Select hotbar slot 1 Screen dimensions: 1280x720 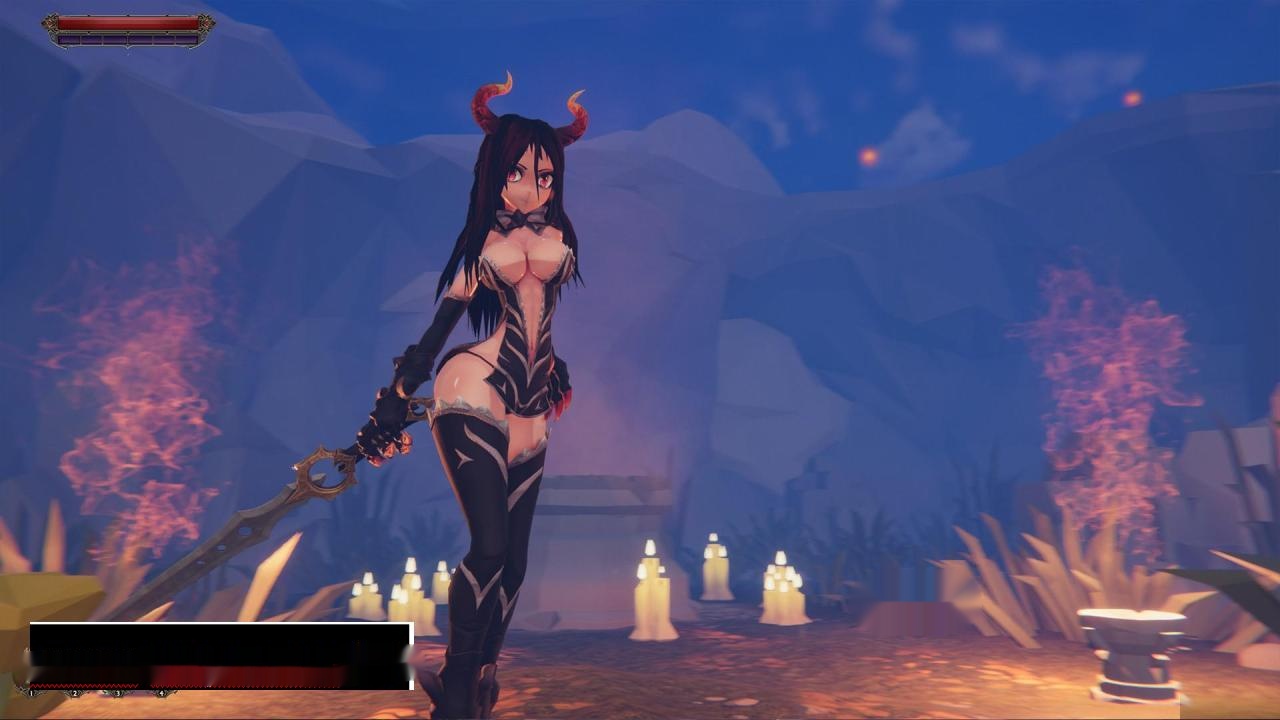(x=31, y=694)
